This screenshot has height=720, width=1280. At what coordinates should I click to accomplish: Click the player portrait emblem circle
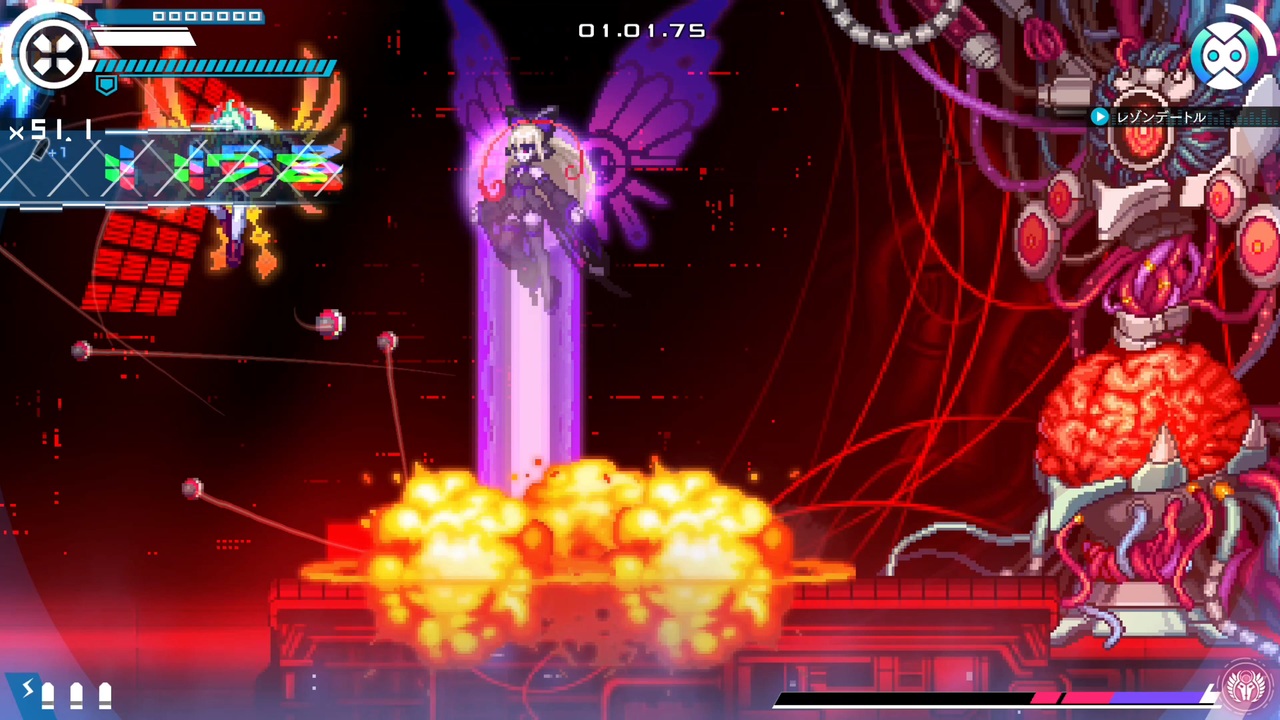(55, 55)
